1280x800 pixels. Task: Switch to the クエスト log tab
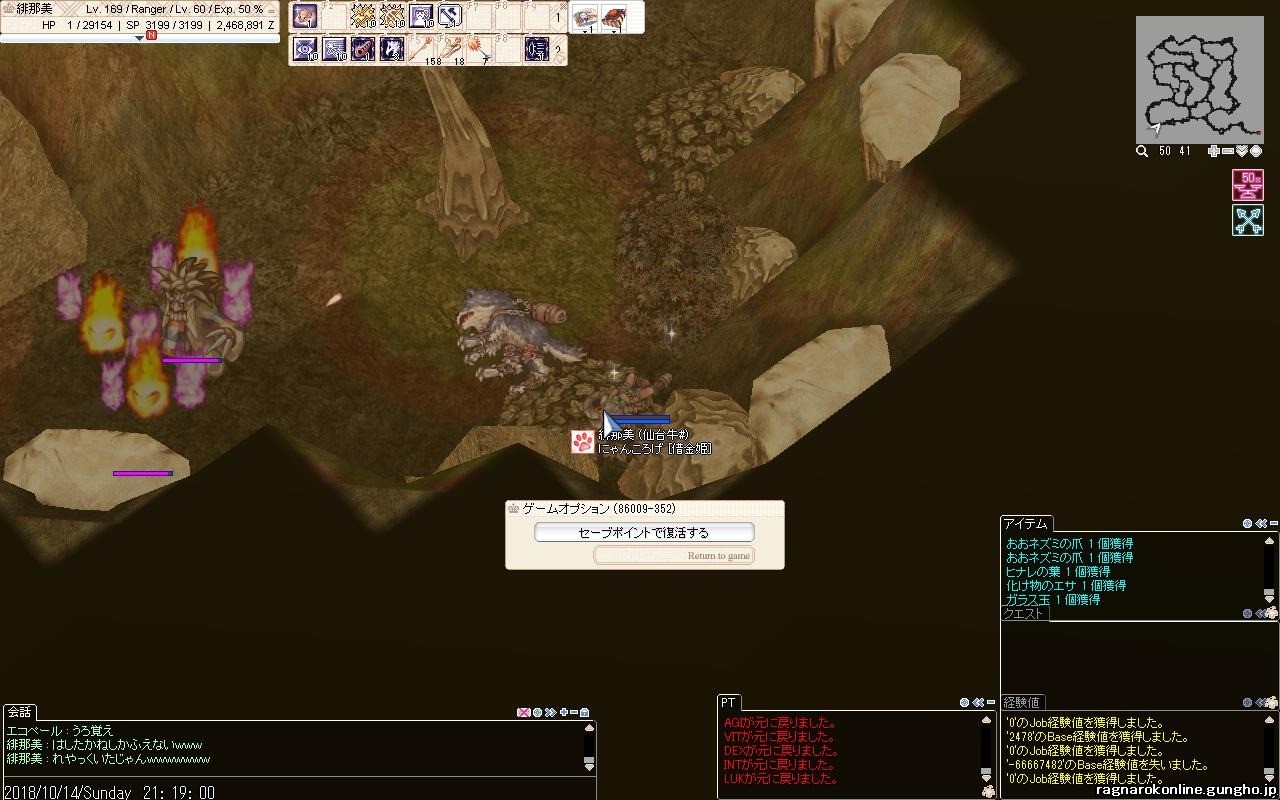click(x=1023, y=614)
